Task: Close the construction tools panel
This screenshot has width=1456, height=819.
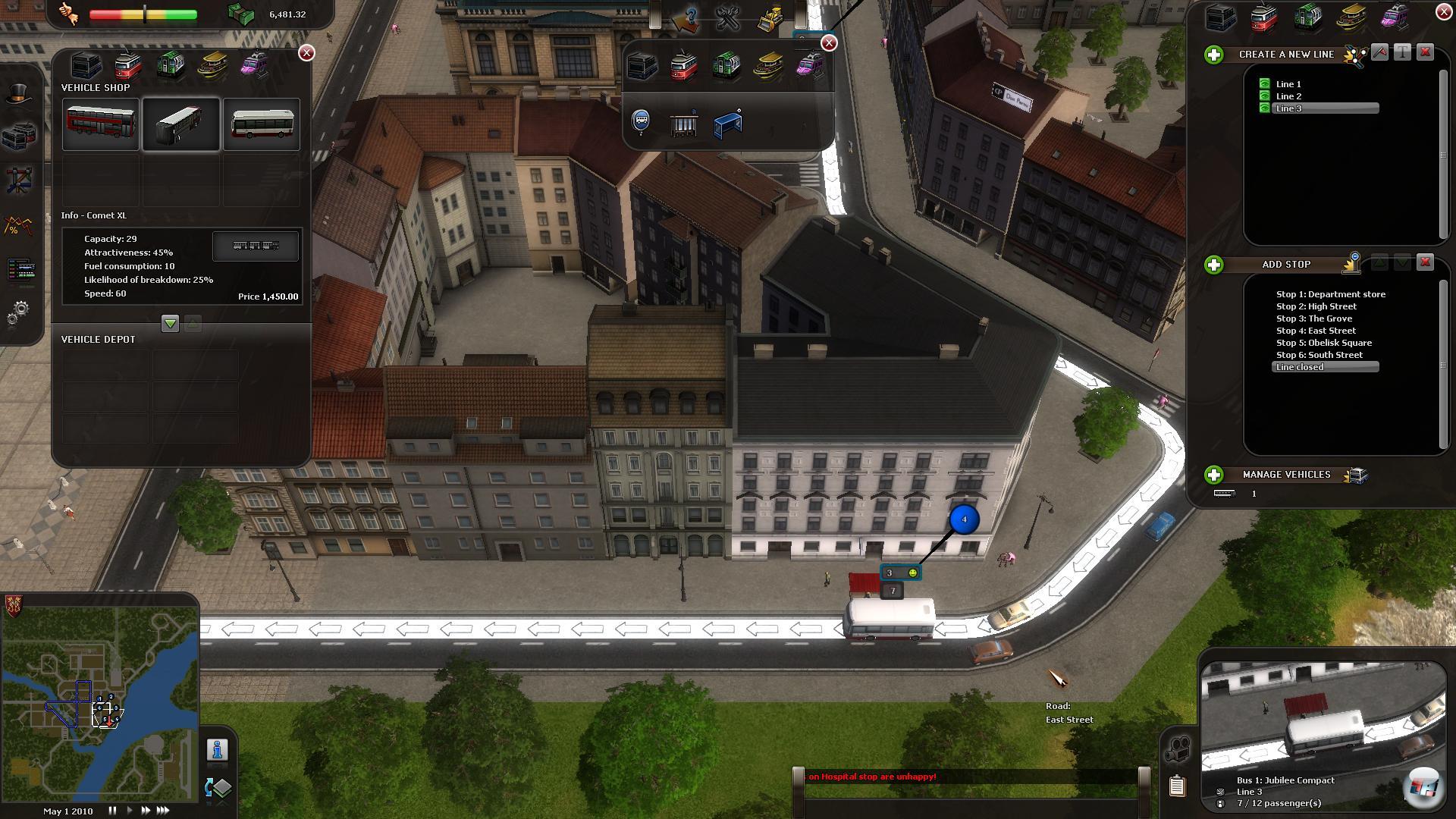Action: [829, 43]
